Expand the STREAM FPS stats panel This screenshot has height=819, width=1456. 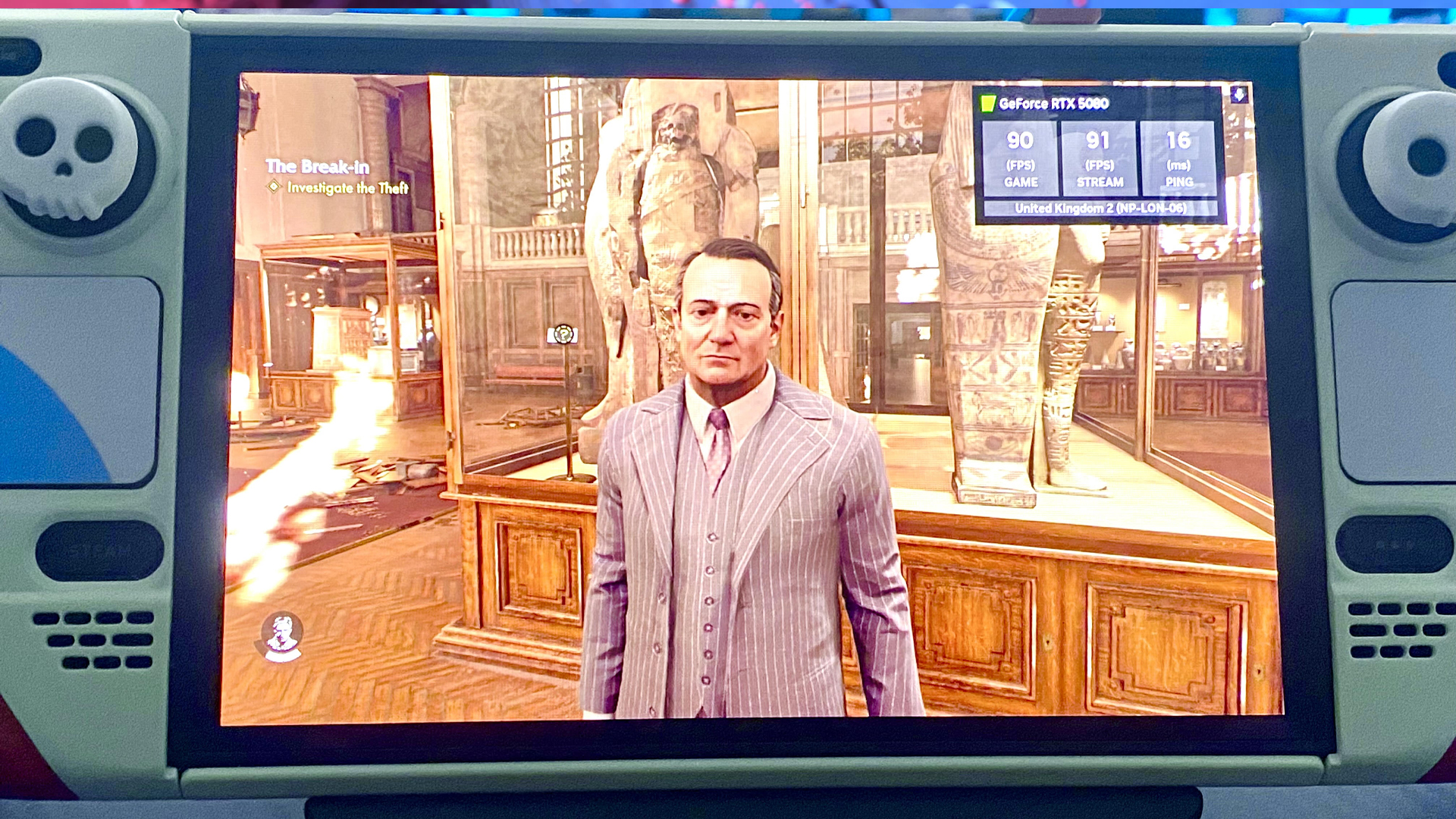(x=1100, y=157)
